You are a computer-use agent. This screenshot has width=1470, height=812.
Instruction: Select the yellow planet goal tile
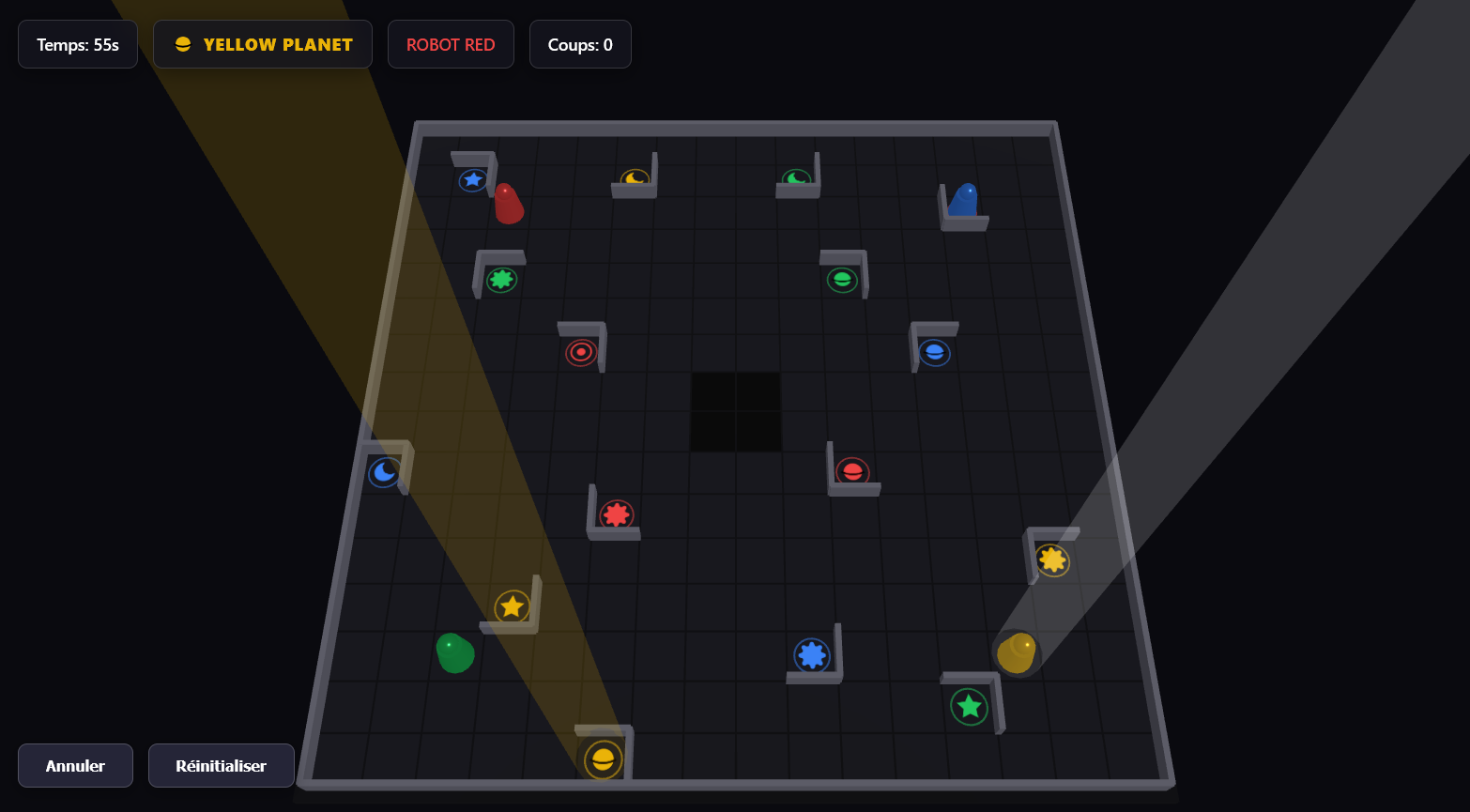click(604, 758)
